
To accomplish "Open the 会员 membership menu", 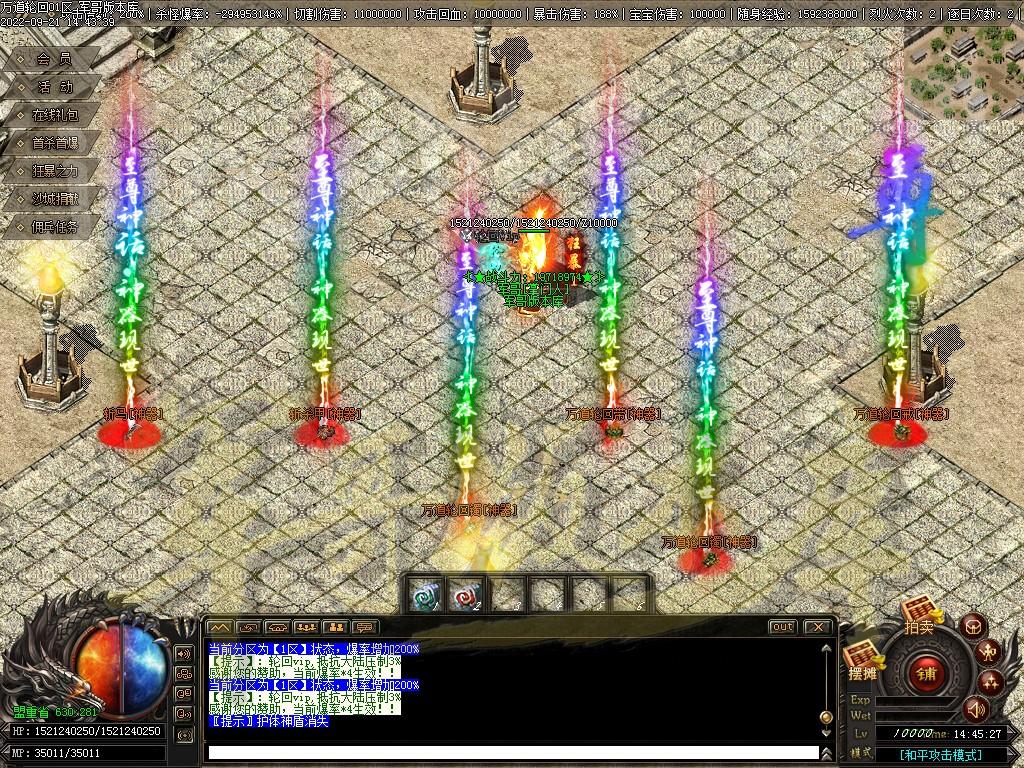I will [x=53, y=59].
